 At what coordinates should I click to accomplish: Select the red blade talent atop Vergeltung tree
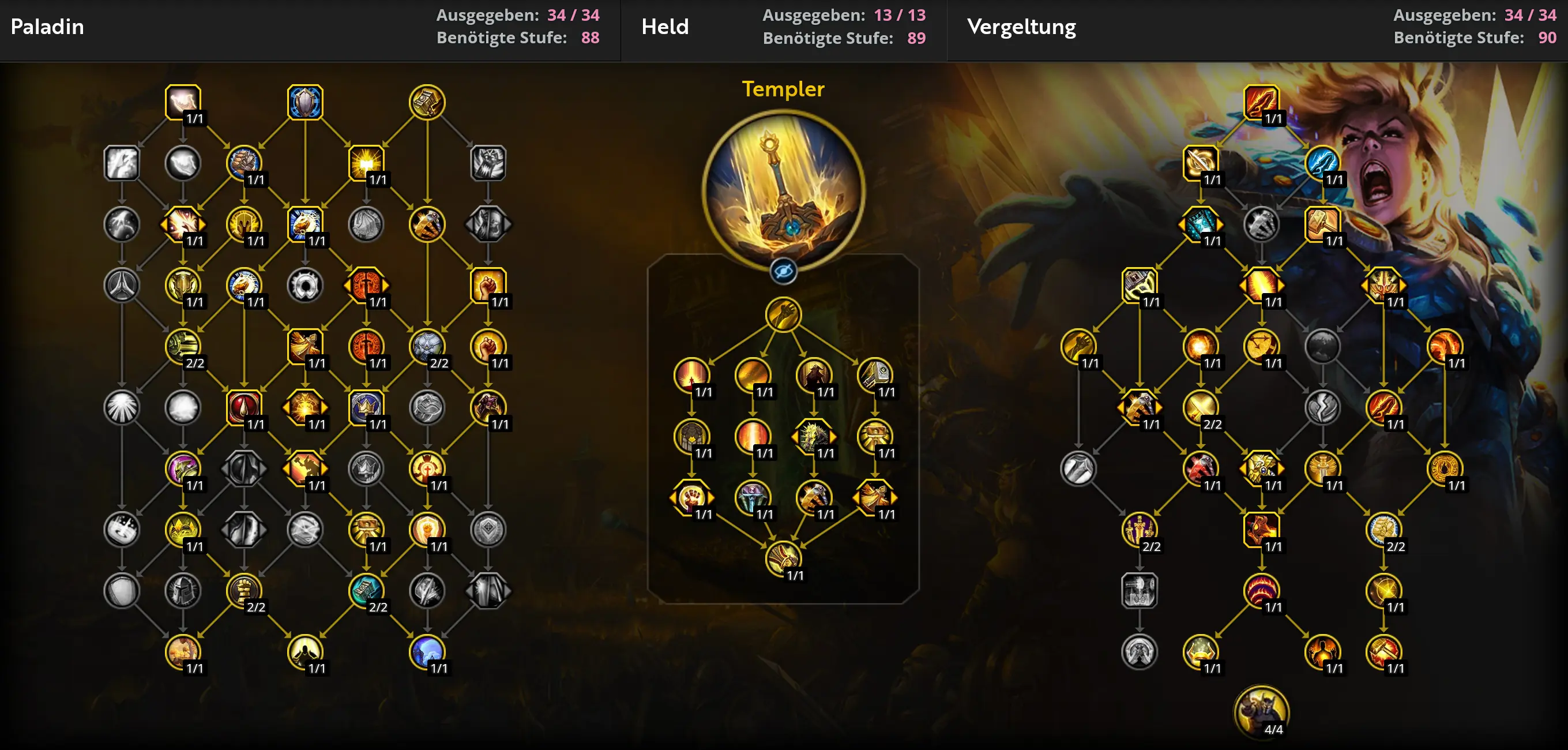(x=1261, y=102)
